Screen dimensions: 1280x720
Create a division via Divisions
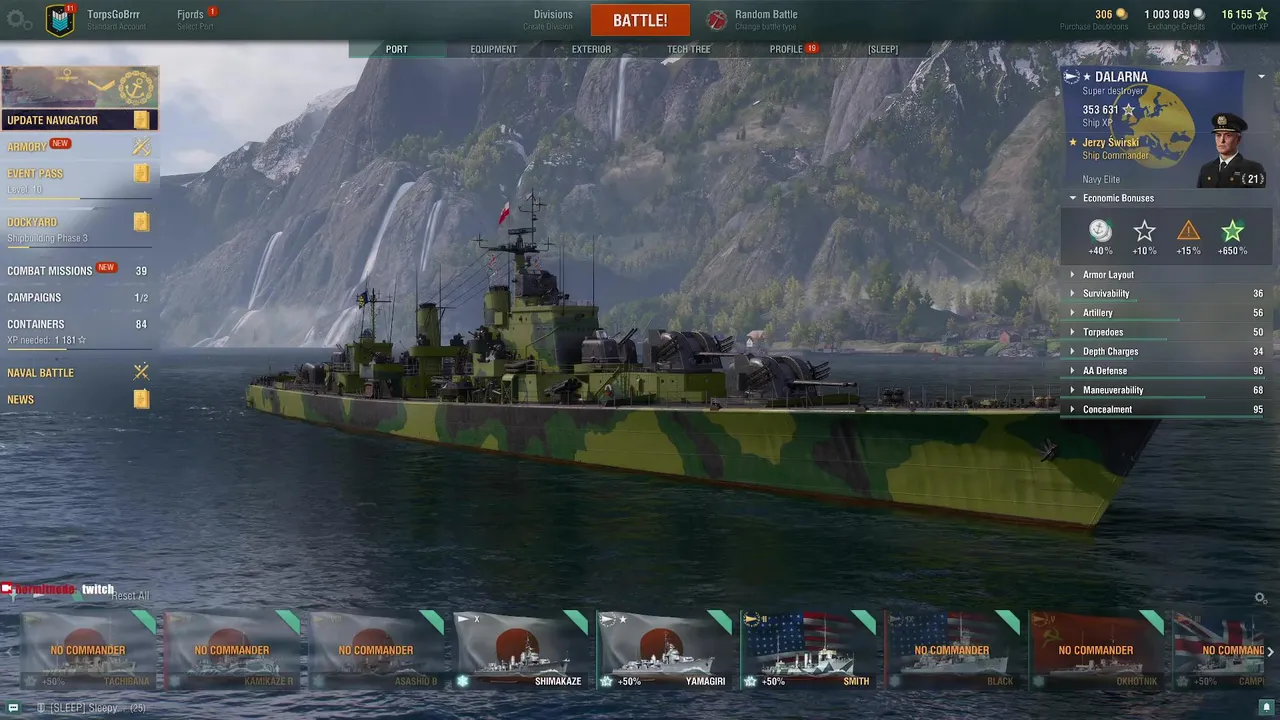[x=552, y=19]
